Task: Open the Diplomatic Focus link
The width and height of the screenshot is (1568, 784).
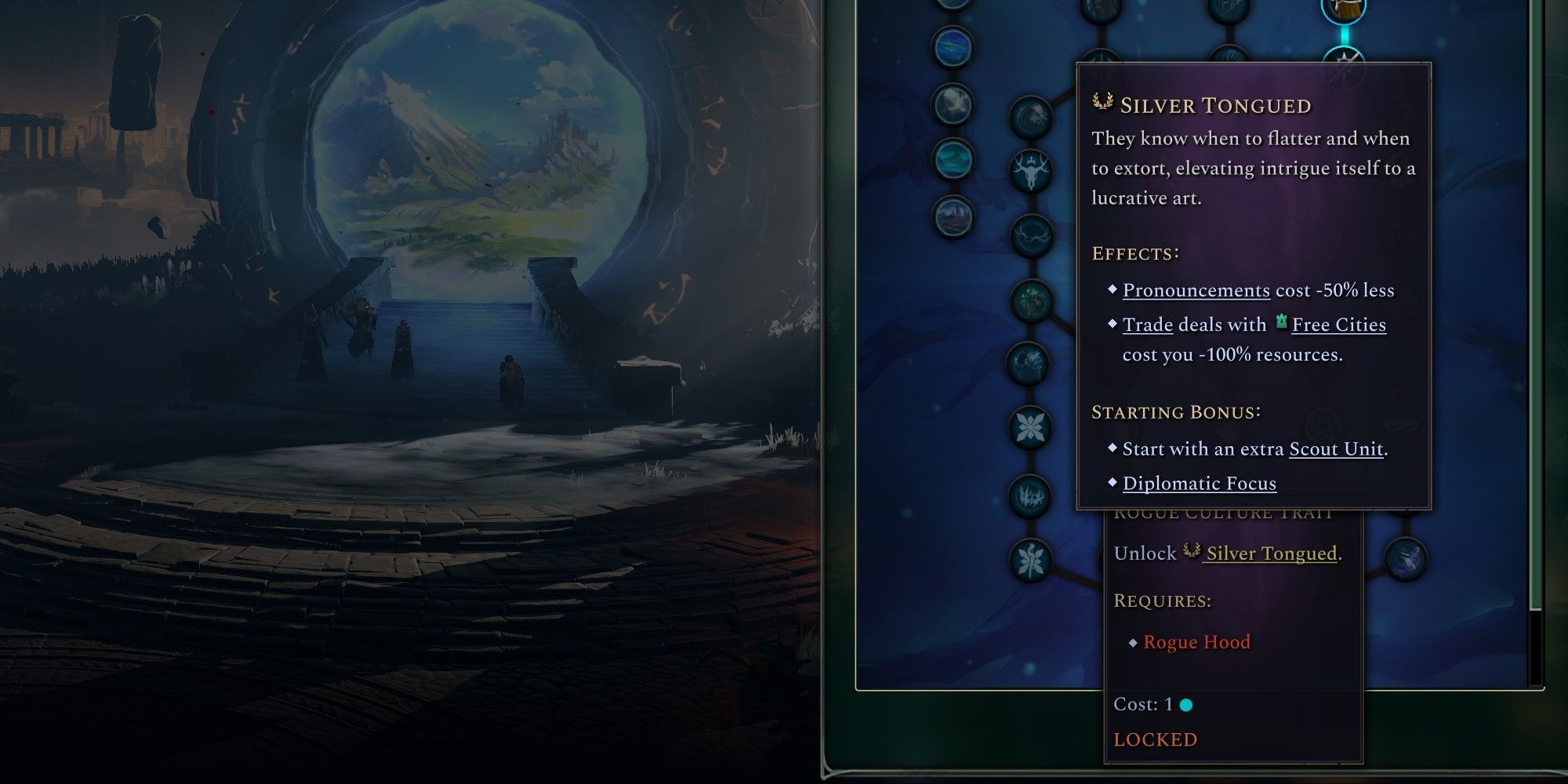Action: pos(1199,484)
